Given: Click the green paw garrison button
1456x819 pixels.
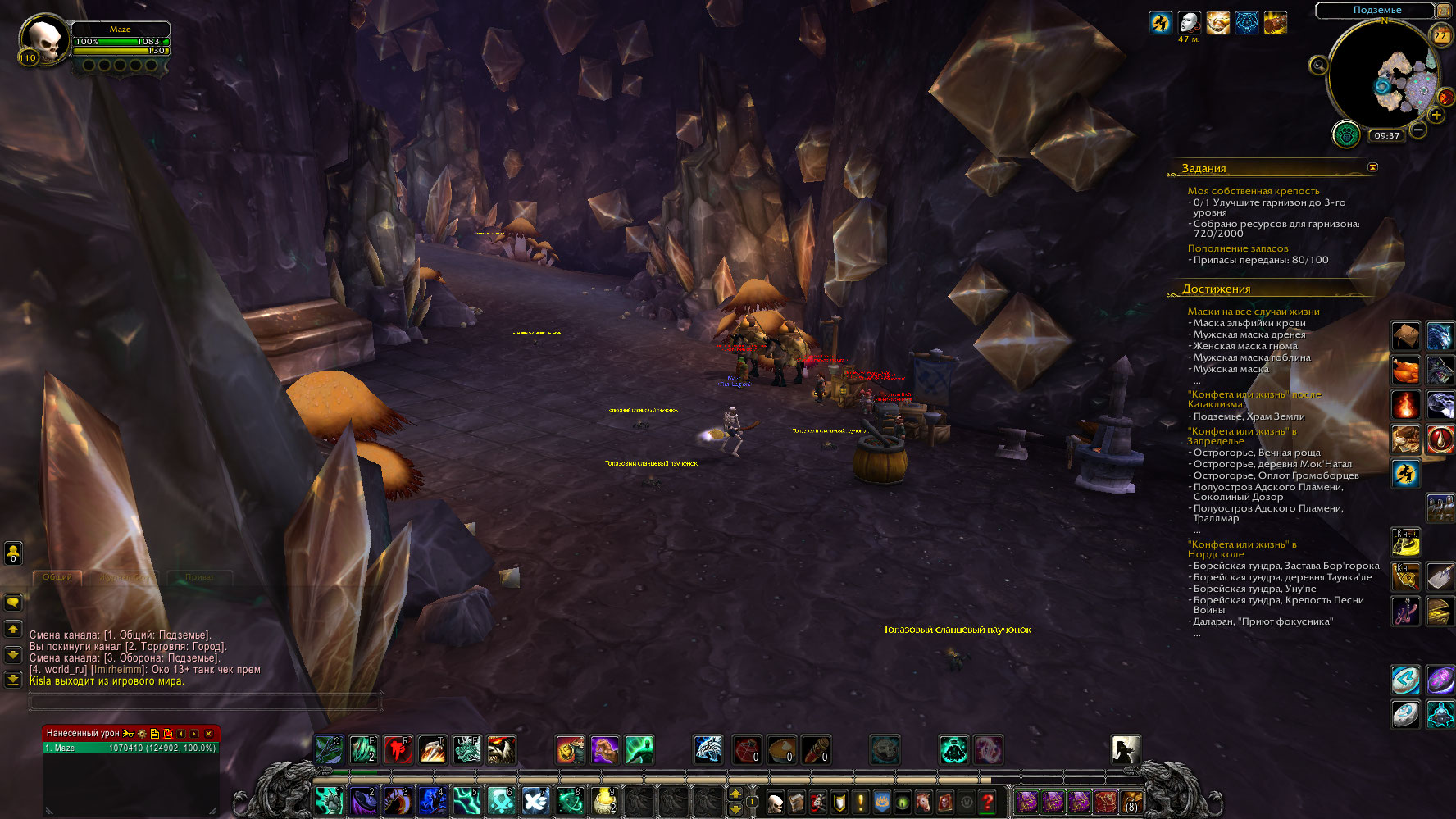Looking at the screenshot, I should [x=1345, y=134].
